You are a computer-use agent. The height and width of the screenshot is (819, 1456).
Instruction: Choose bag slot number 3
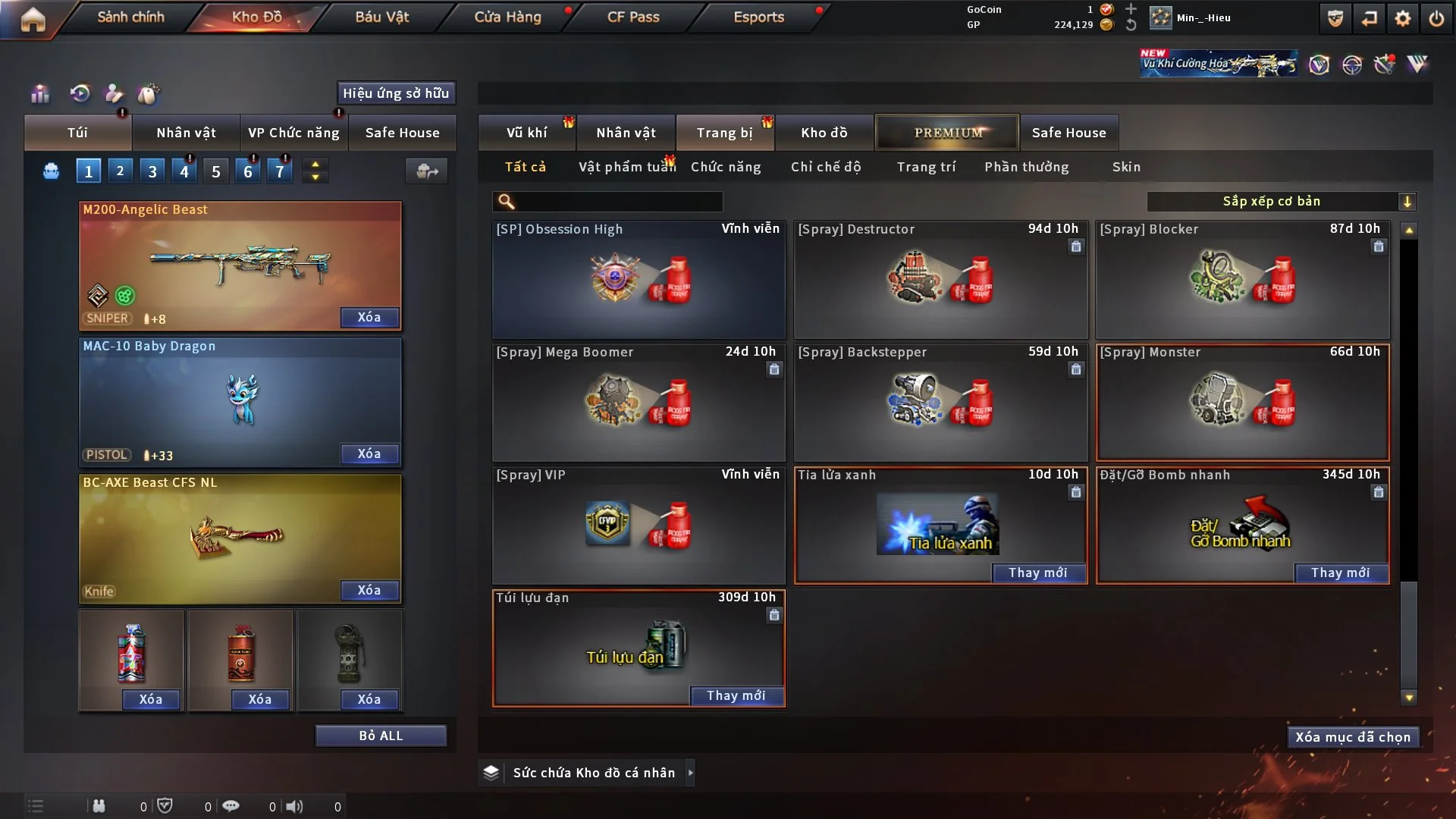tap(152, 171)
